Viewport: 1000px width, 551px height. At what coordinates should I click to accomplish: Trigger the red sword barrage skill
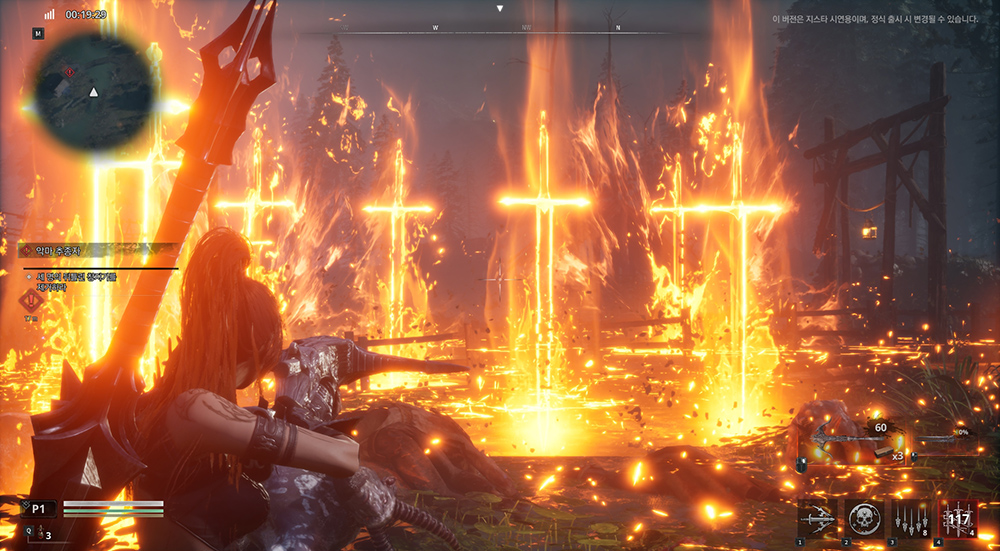957,520
